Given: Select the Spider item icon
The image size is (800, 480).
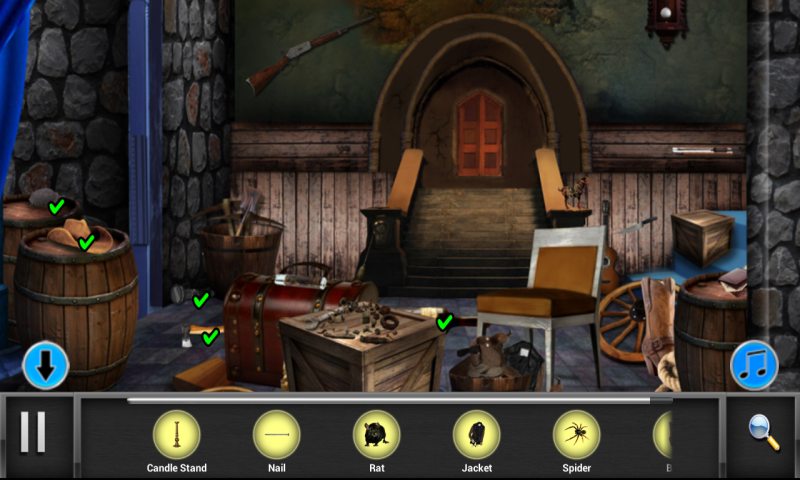Looking at the screenshot, I should click(577, 435).
